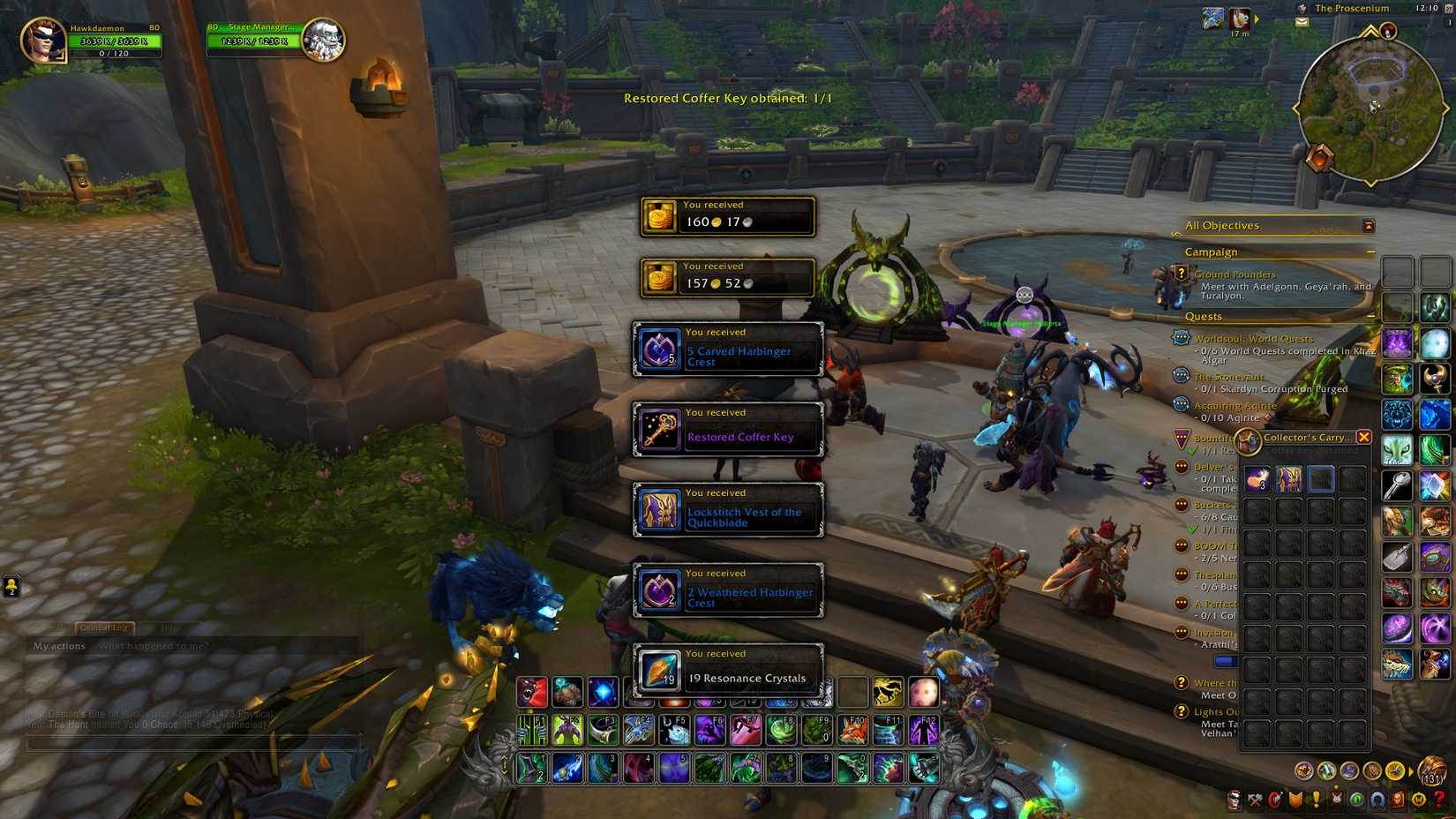The image size is (1456, 819).
Task: Switch to the Combat Log tab
Action: click(104, 628)
